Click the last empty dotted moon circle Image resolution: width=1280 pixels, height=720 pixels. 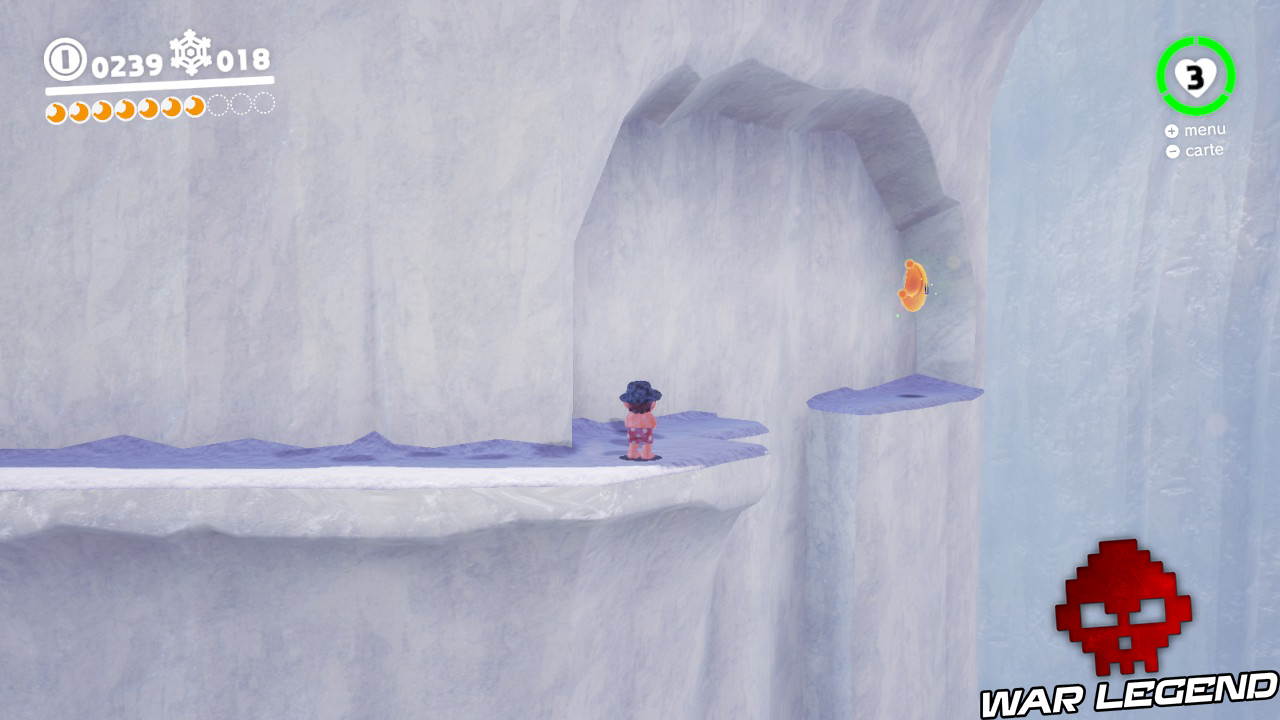pyautogui.click(x=262, y=106)
